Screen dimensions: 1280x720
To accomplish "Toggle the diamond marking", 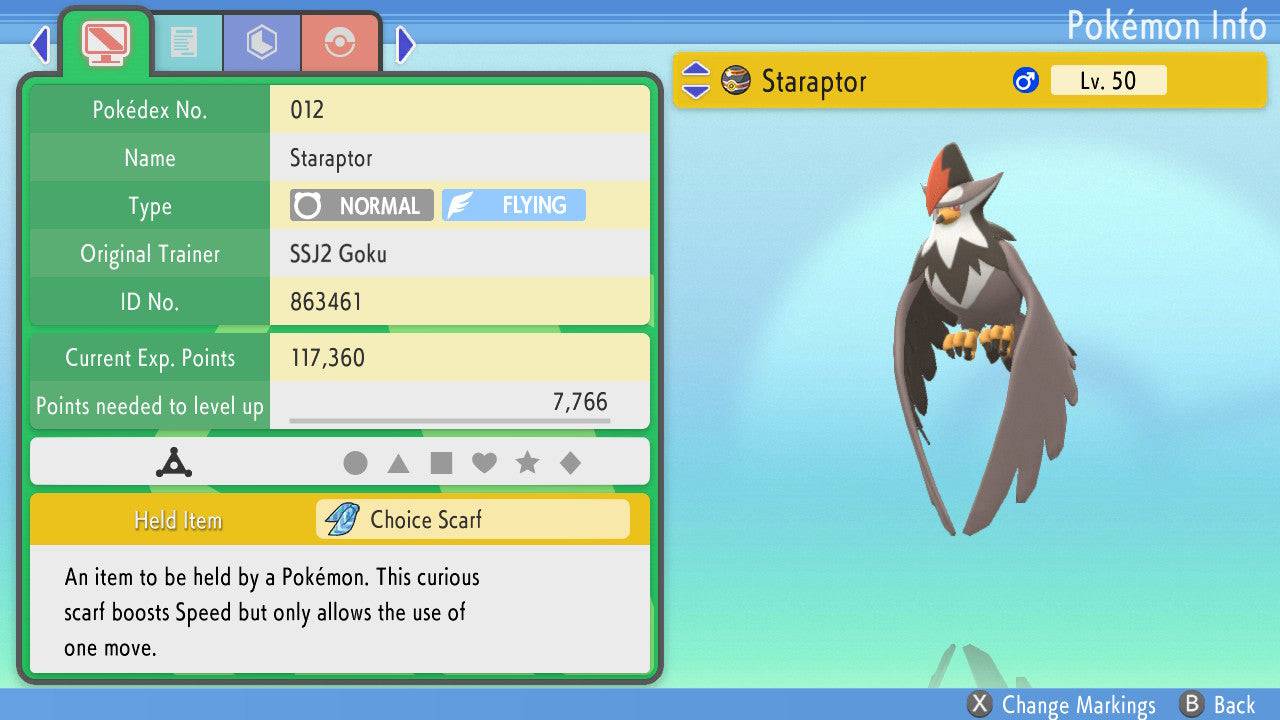I will tap(570, 463).
